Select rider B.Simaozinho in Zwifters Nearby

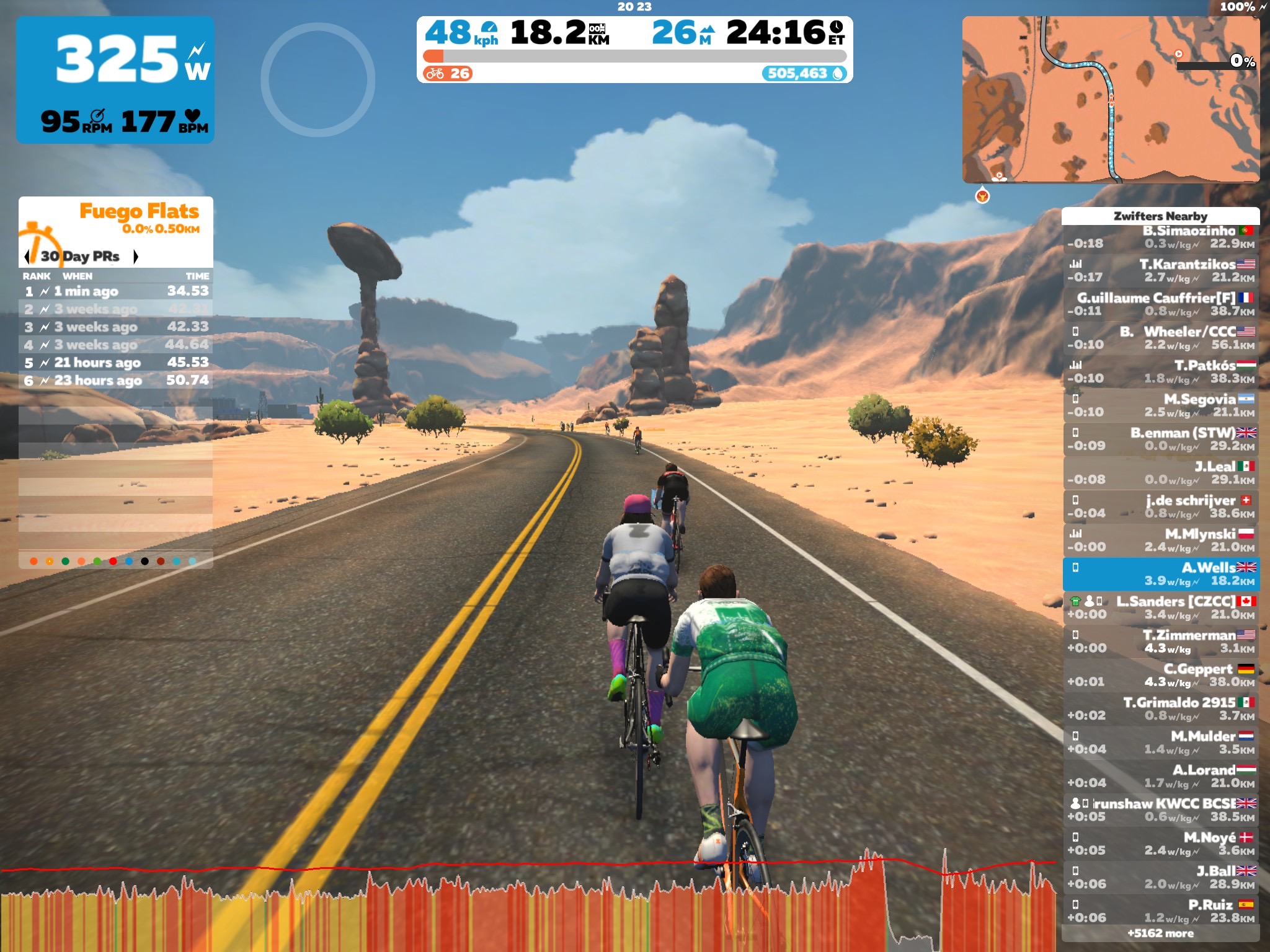click(x=1160, y=237)
